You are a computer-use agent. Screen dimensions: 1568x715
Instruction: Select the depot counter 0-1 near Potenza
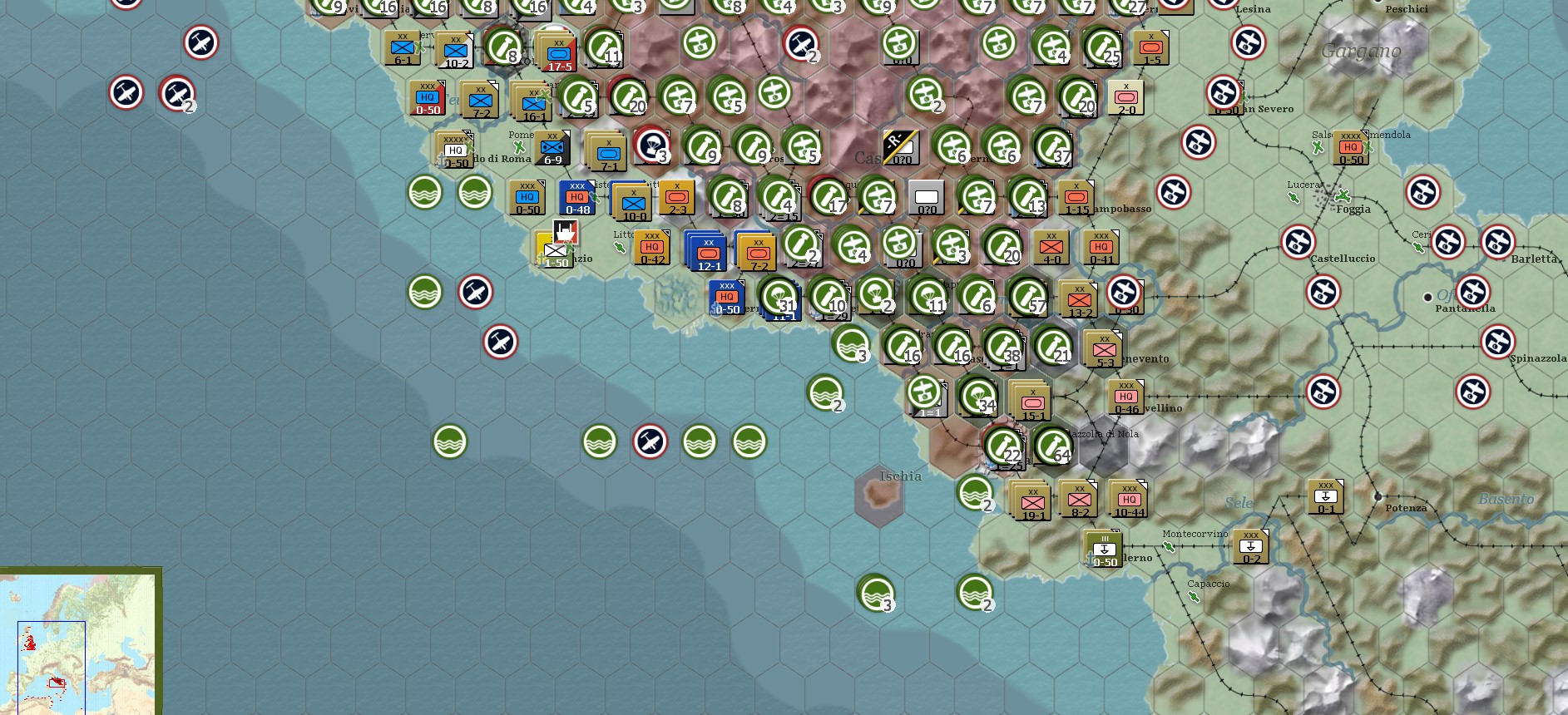(x=1324, y=495)
